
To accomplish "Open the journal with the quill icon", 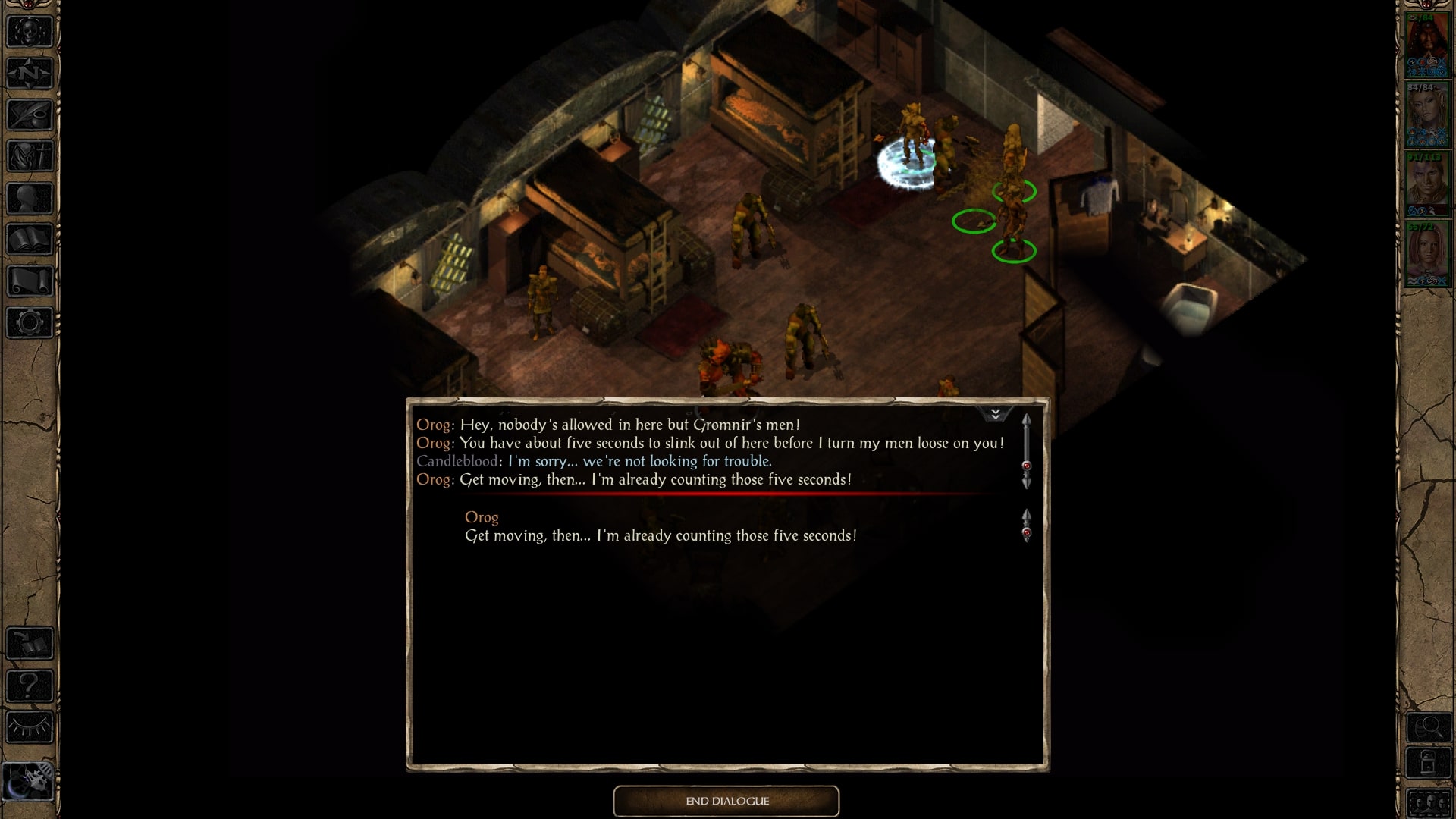I will [30, 115].
